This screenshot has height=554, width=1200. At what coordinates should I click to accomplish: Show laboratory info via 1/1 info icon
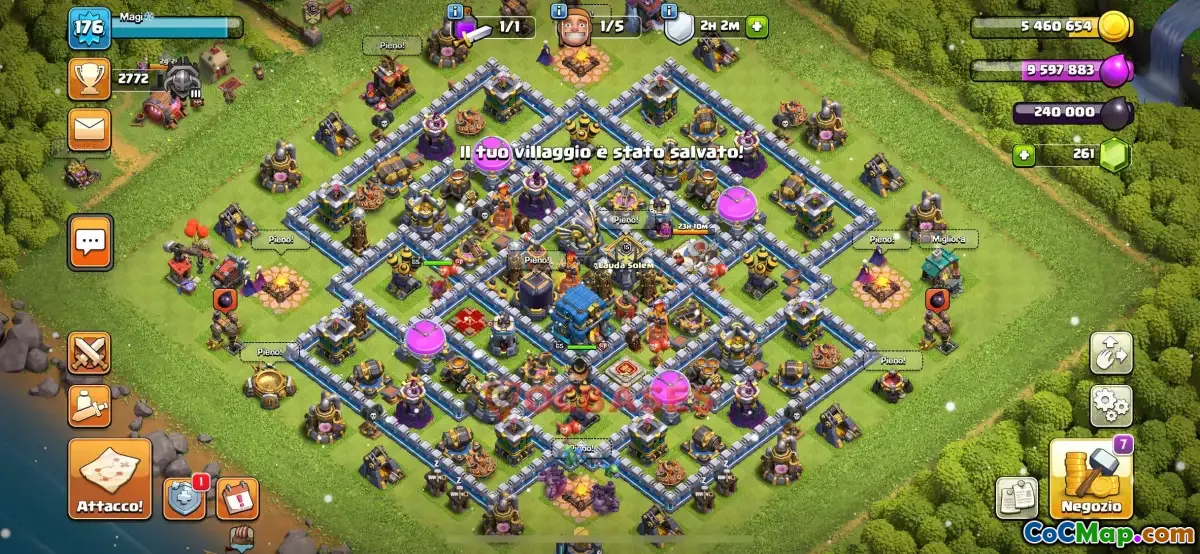(455, 11)
